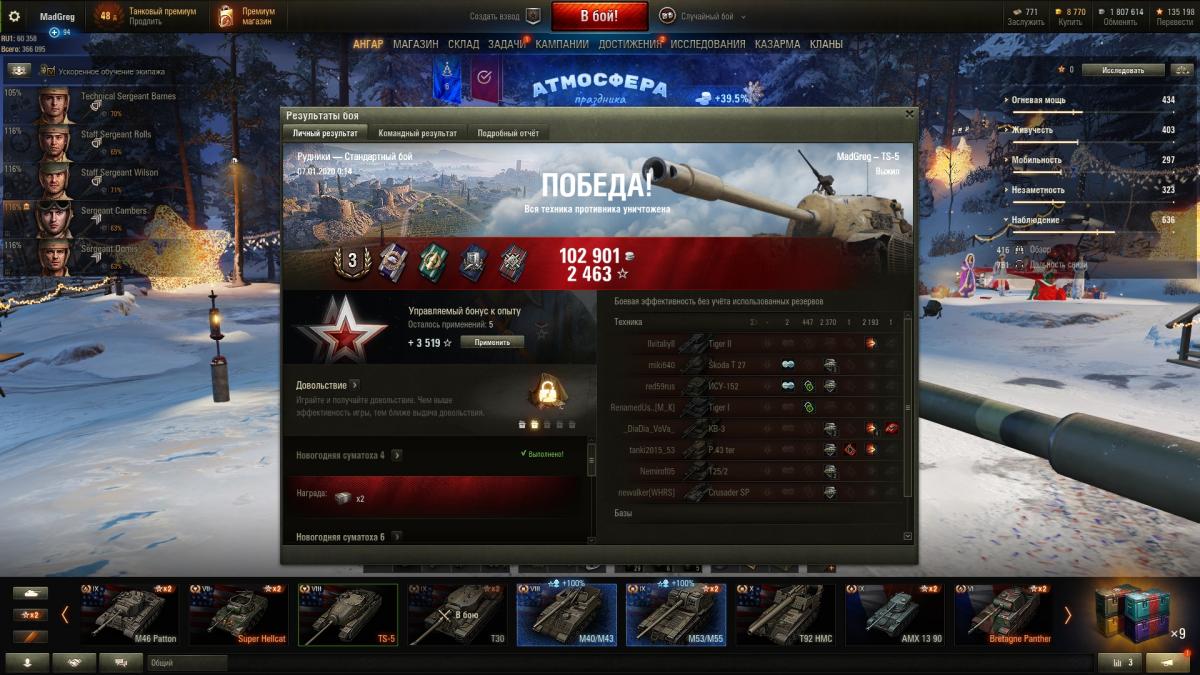Choose the Super Hellcat tank
1200x675 pixels.
pos(237,614)
